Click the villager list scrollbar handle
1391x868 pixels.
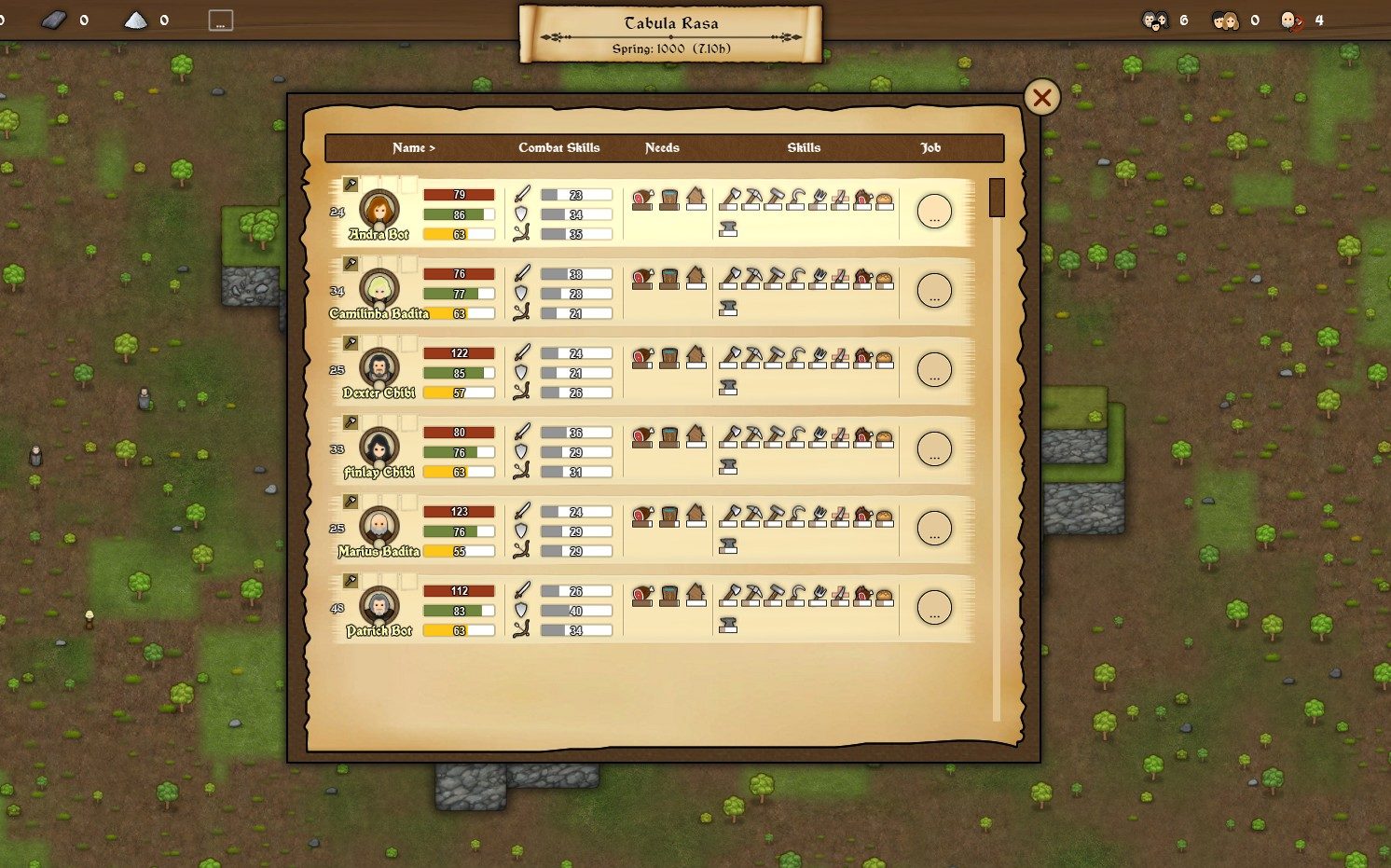coord(997,198)
